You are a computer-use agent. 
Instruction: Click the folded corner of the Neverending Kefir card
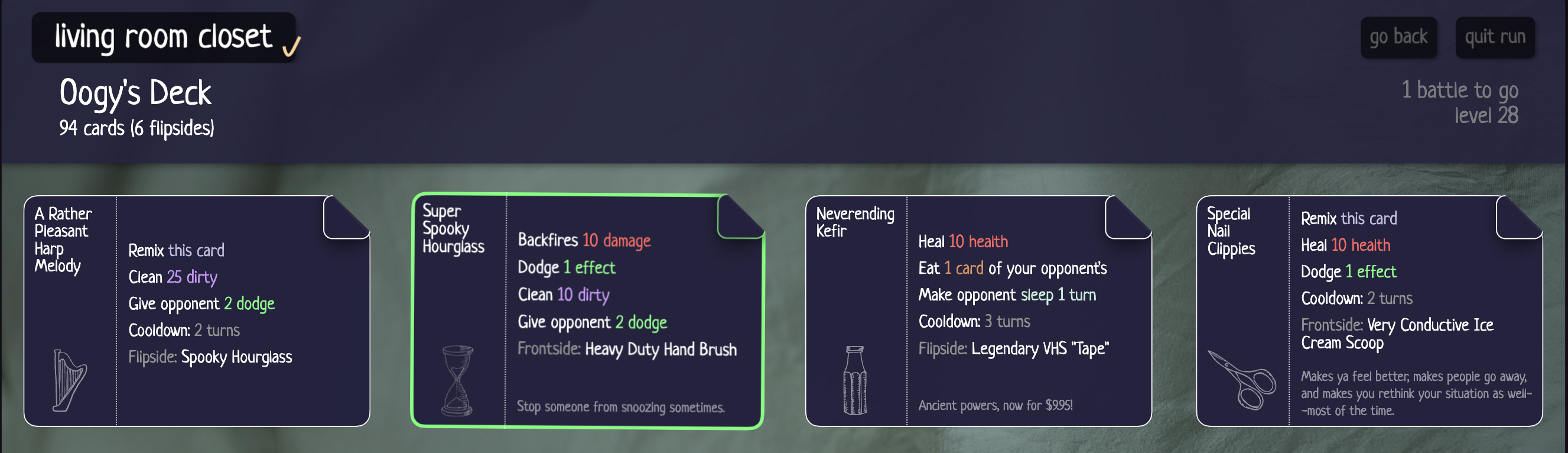click(1129, 216)
